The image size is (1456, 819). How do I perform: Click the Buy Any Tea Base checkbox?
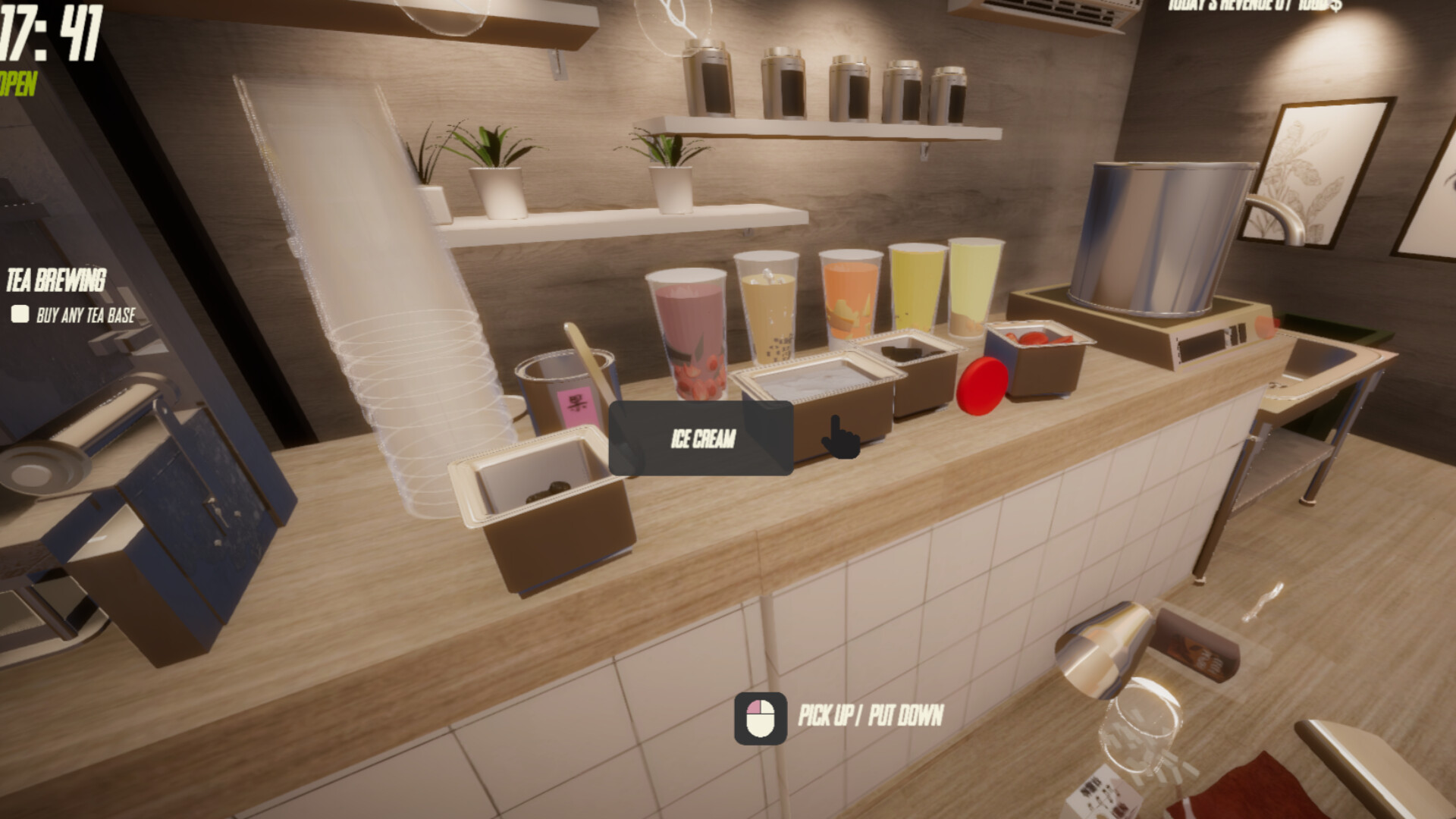click(x=19, y=312)
